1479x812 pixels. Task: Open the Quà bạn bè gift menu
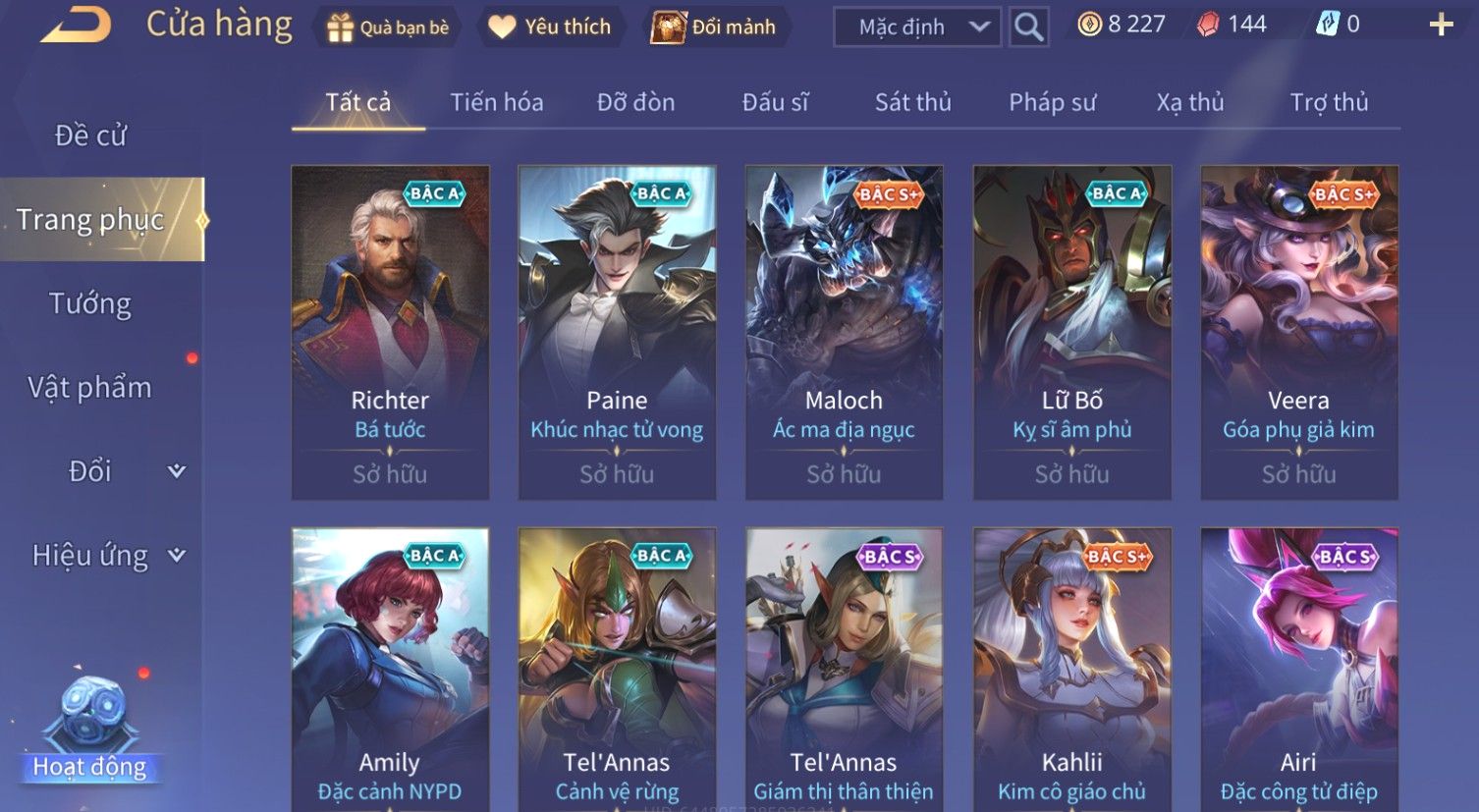(387, 27)
